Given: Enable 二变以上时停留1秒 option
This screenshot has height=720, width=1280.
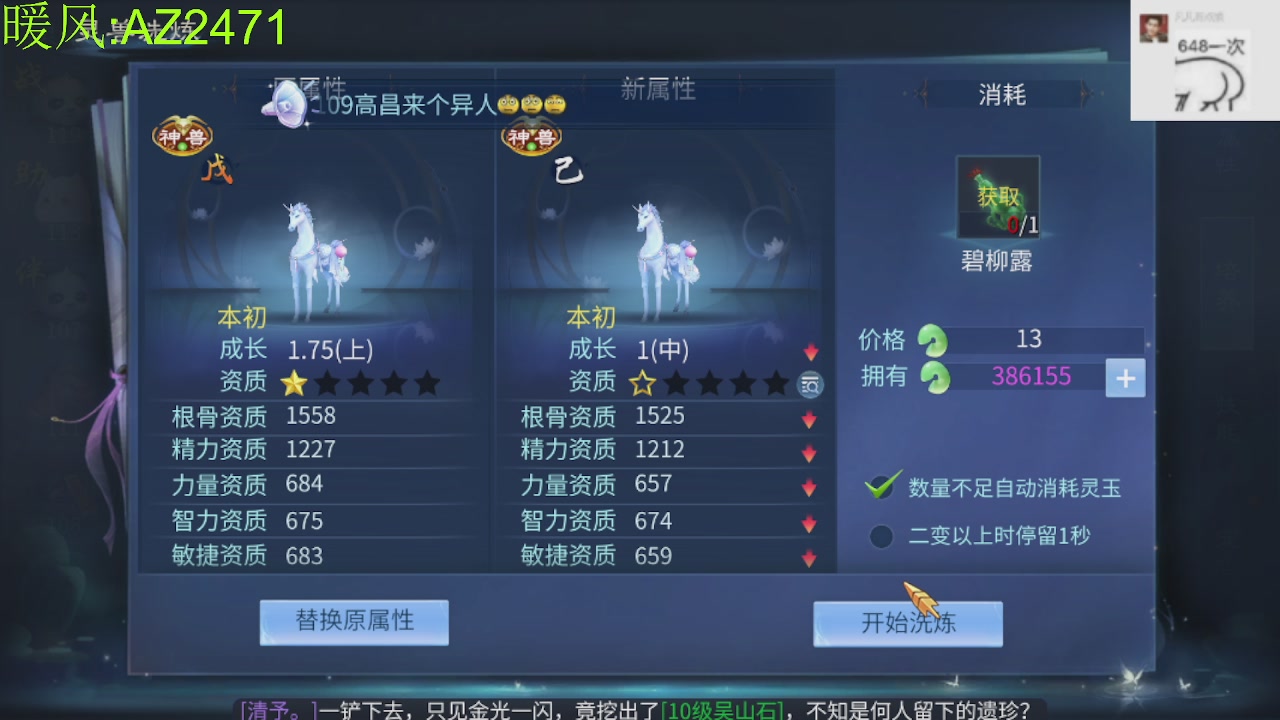Looking at the screenshot, I should click(x=880, y=536).
